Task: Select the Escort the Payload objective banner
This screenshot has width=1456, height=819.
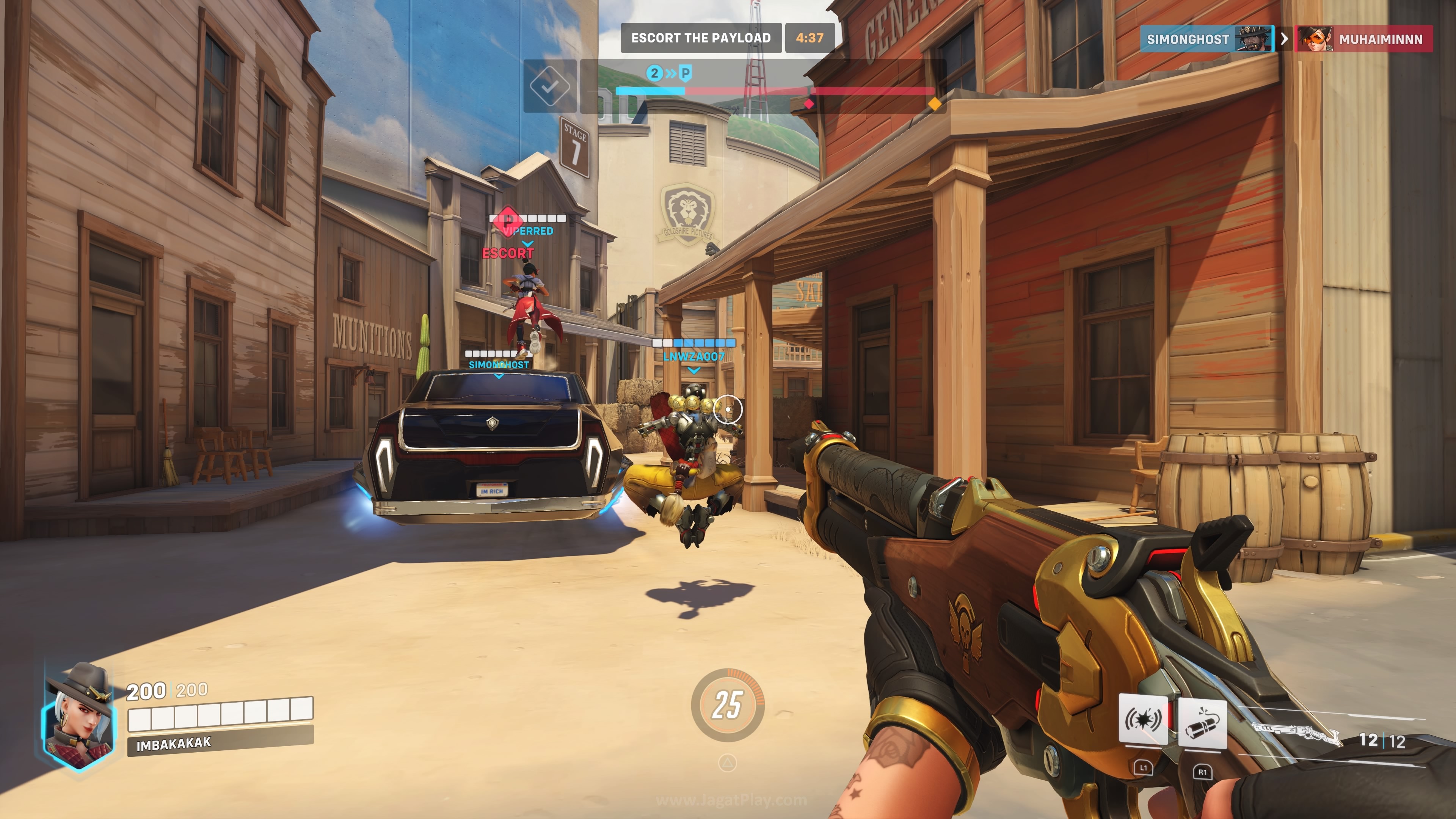Action: (701, 38)
